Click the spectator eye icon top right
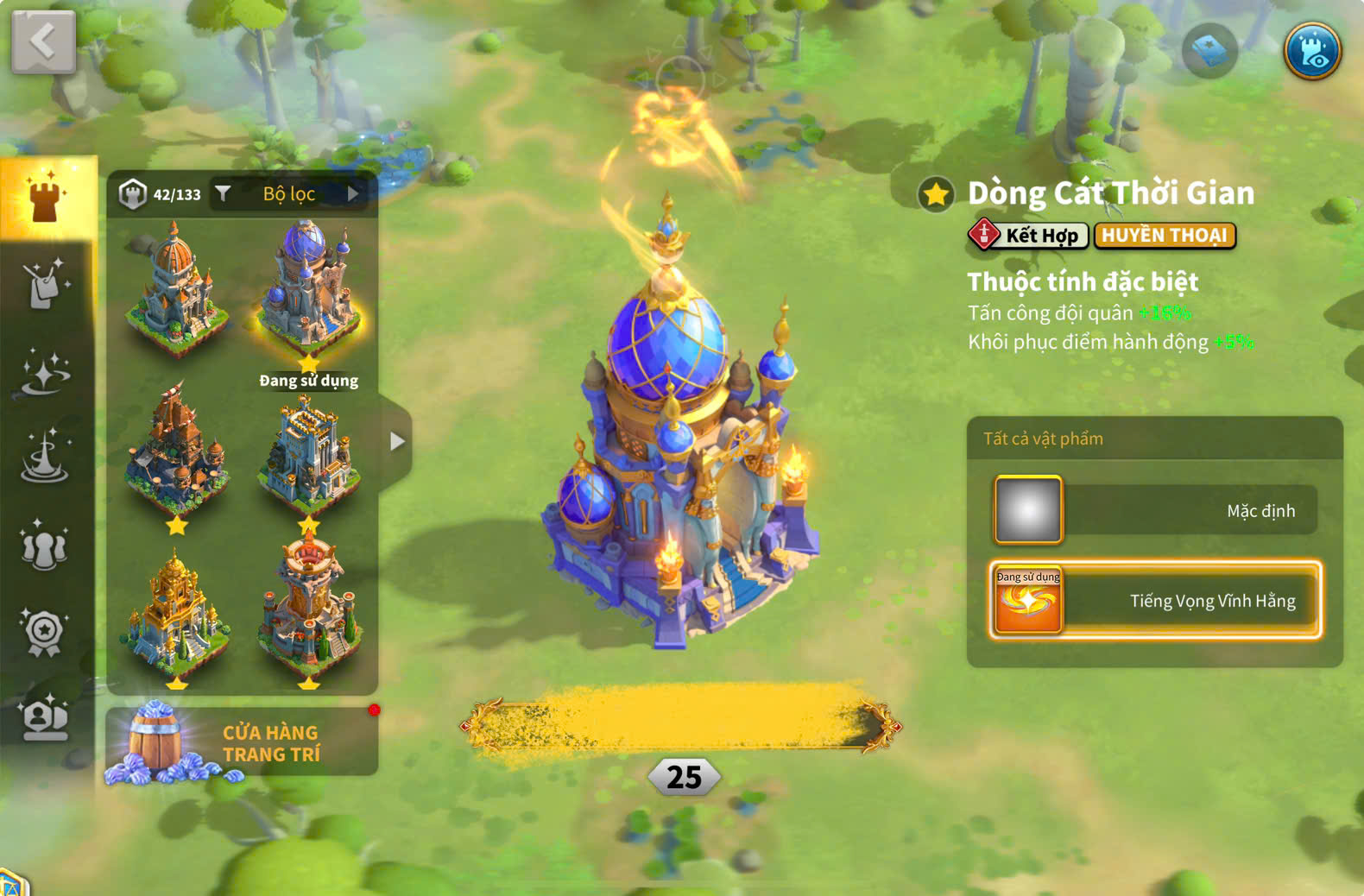 tap(1311, 52)
